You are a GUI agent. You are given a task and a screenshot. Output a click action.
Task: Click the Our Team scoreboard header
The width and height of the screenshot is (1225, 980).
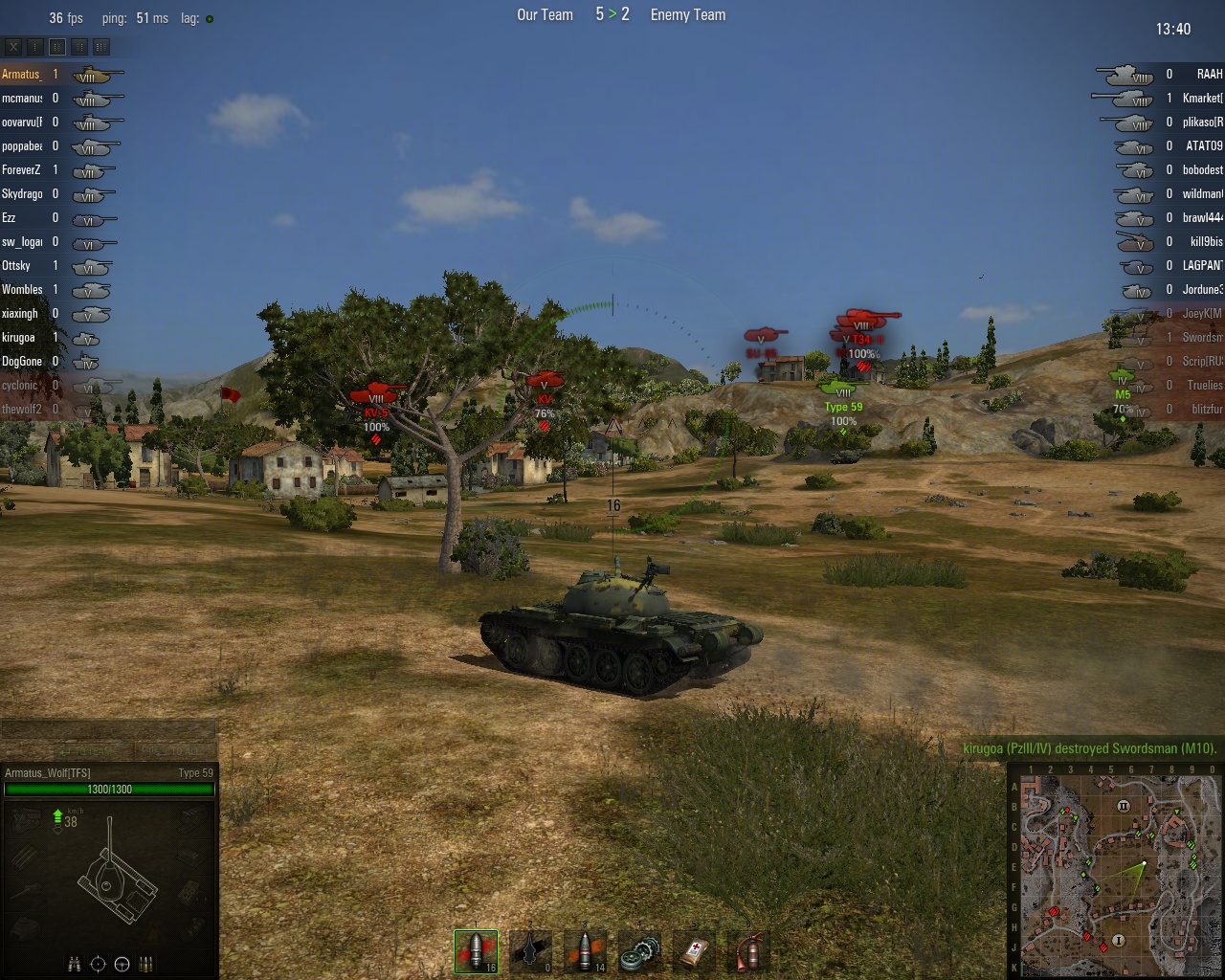point(544,14)
